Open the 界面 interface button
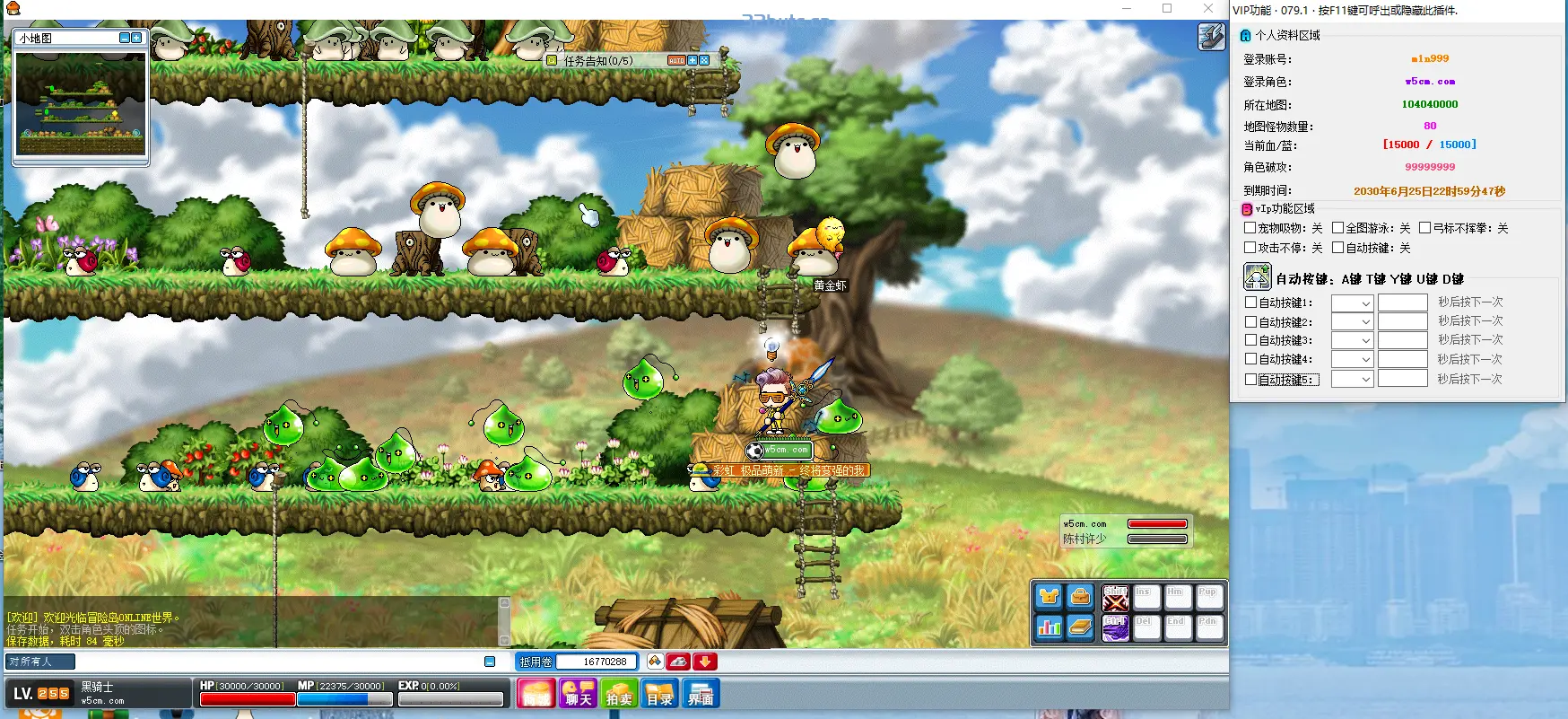The height and width of the screenshot is (719, 1568). point(701,694)
